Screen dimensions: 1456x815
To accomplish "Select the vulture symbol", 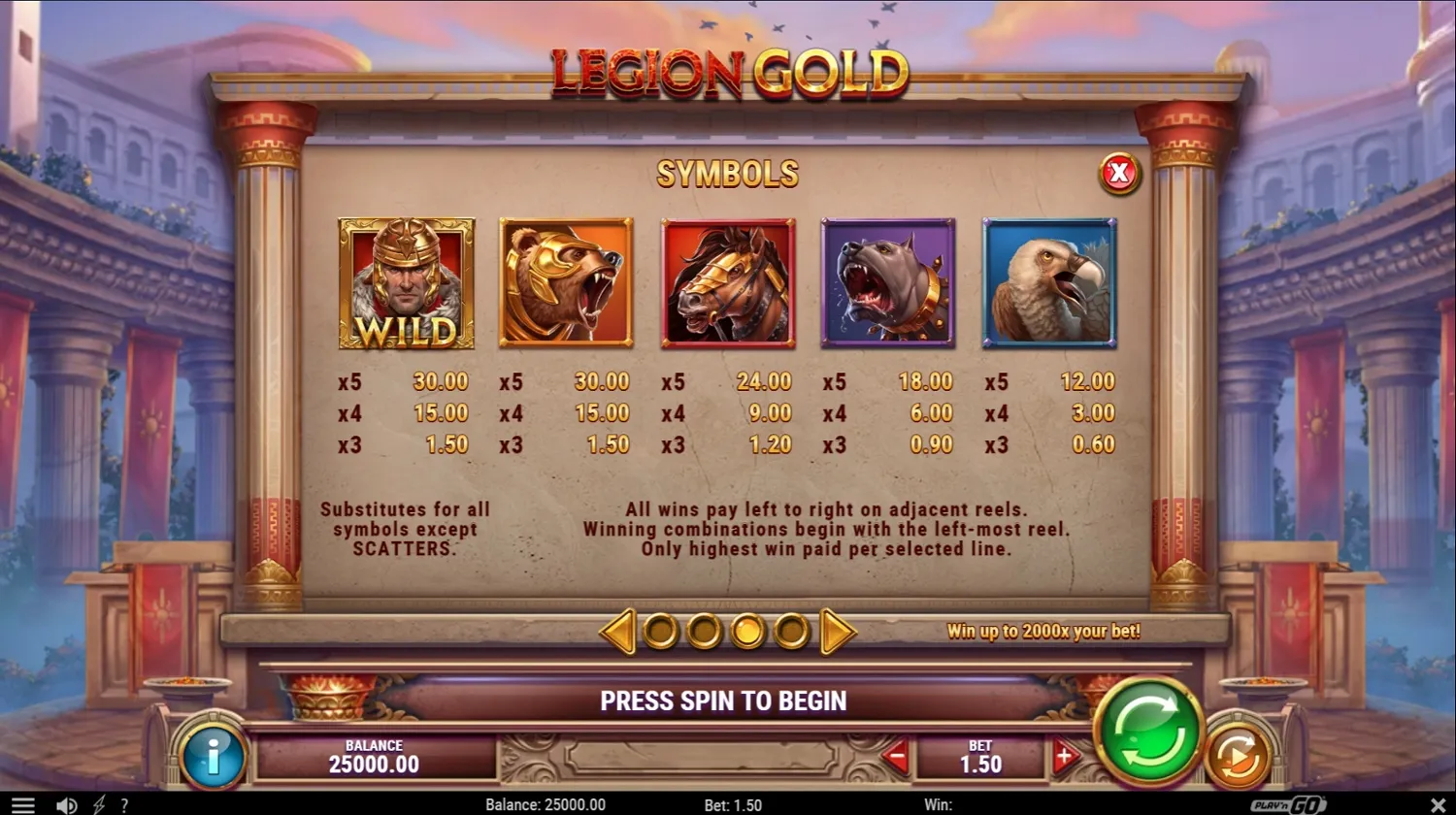I will tap(1049, 283).
